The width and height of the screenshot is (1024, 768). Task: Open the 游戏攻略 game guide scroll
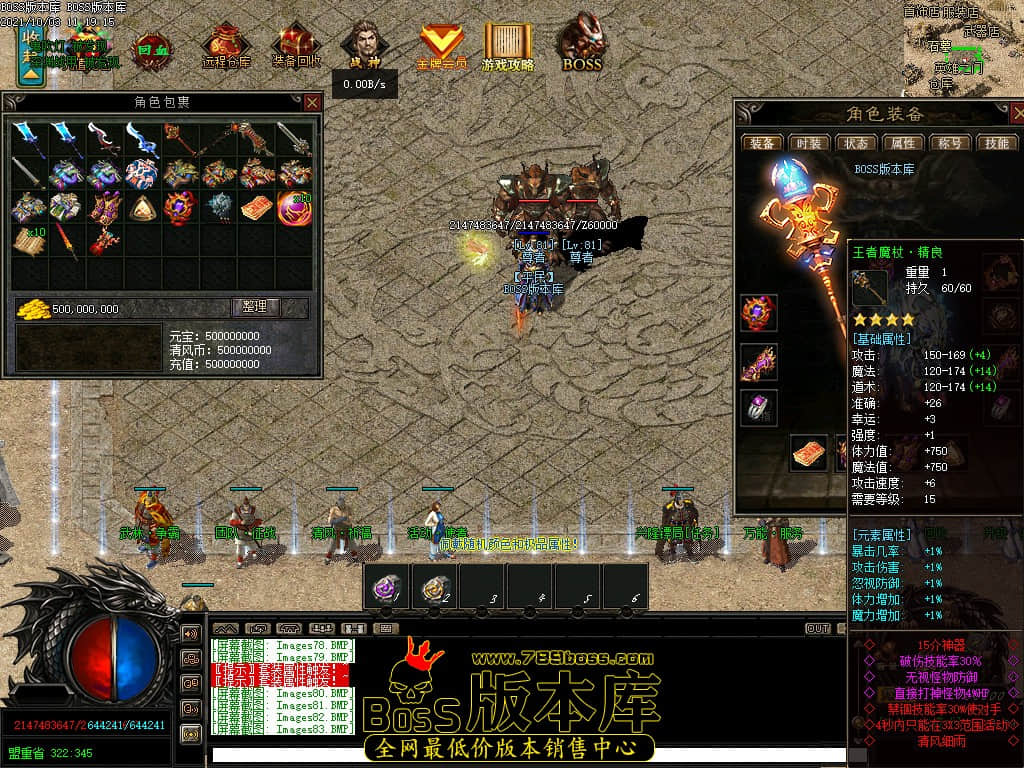click(x=508, y=47)
